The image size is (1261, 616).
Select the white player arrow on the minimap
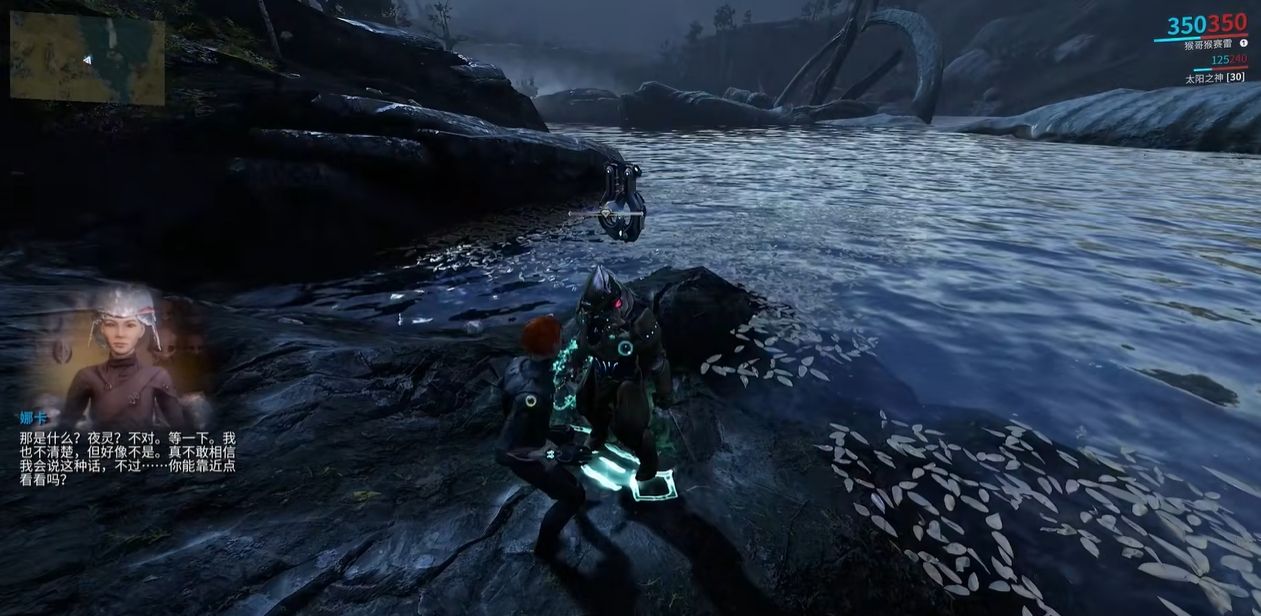pyautogui.click(x=88, y=60)
